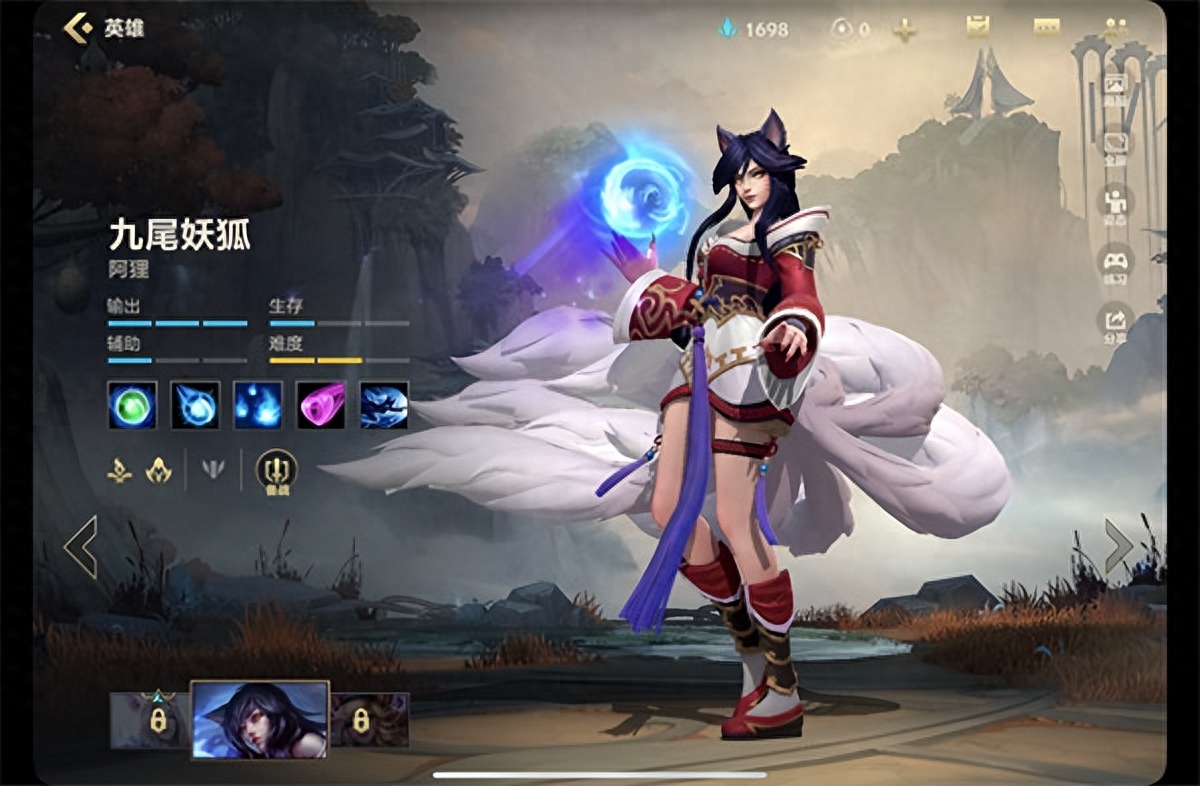This screenshot has height=786, width=1200.
Task: Show the previous champion with left arrow
Action: 80,547
